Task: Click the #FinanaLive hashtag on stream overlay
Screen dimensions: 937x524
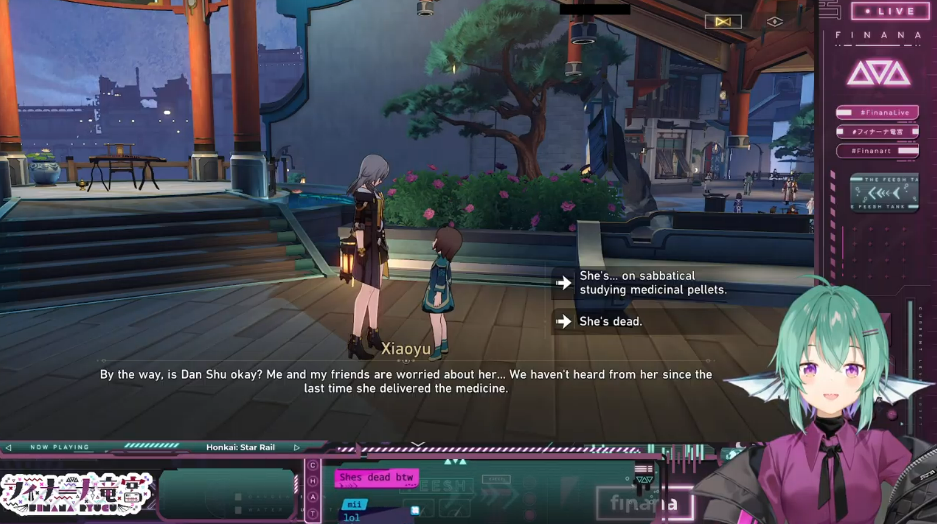Action: pyautogui.click(x=877, y=112)
